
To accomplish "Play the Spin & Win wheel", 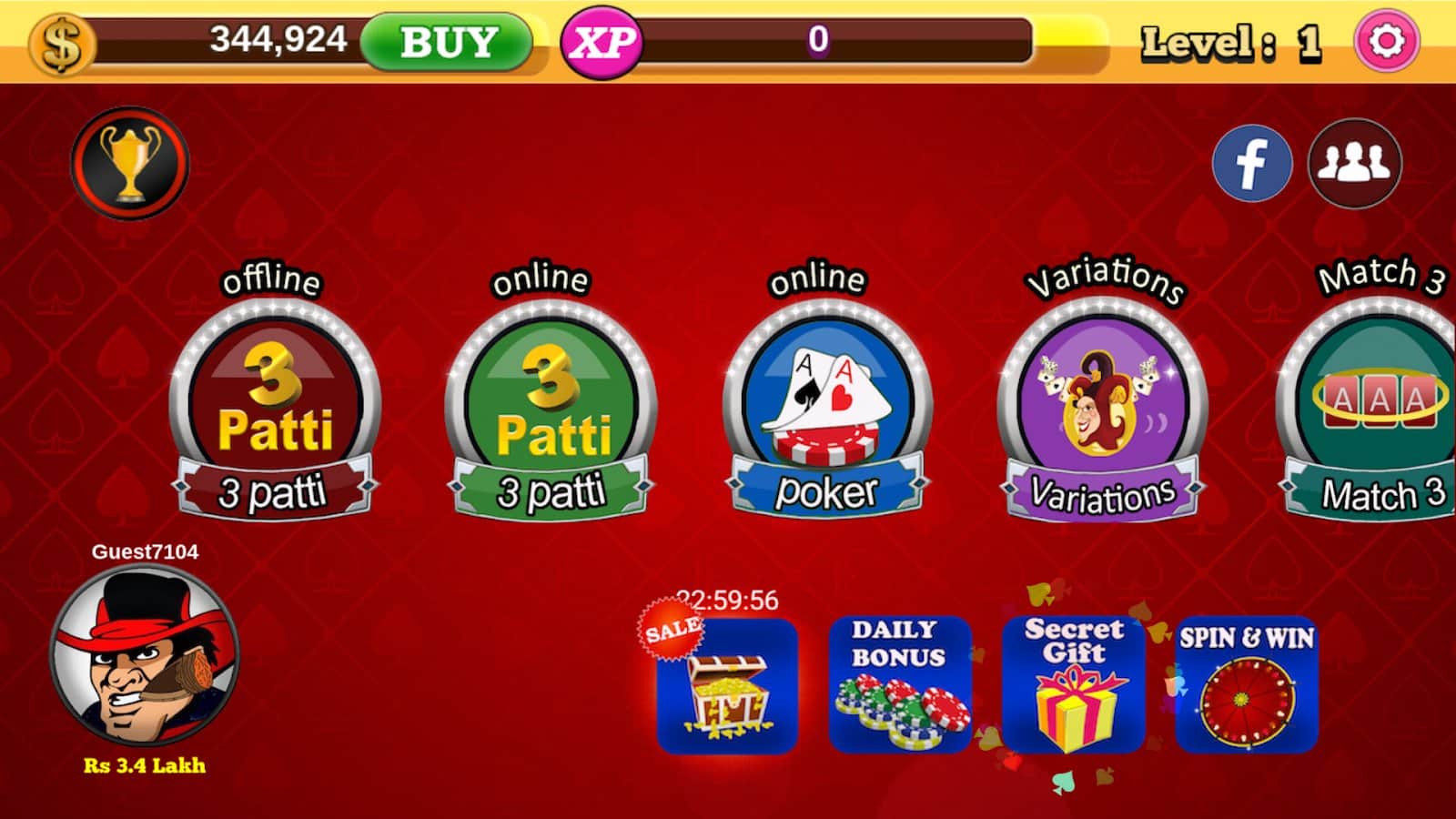I will pos(1247,682).
